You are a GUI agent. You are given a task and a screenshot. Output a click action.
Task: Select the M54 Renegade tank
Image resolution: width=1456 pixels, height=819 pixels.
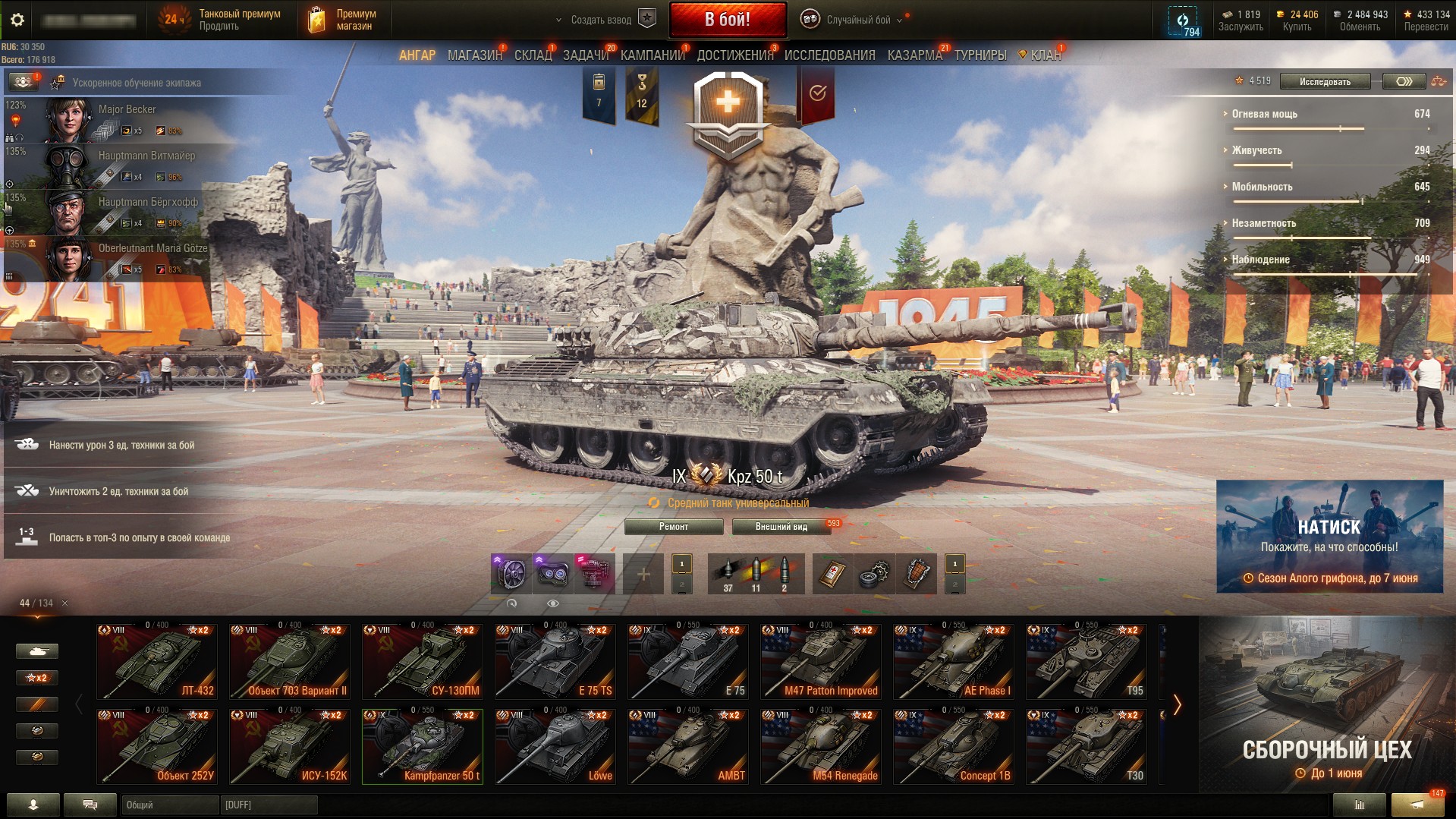click(820, 746)
